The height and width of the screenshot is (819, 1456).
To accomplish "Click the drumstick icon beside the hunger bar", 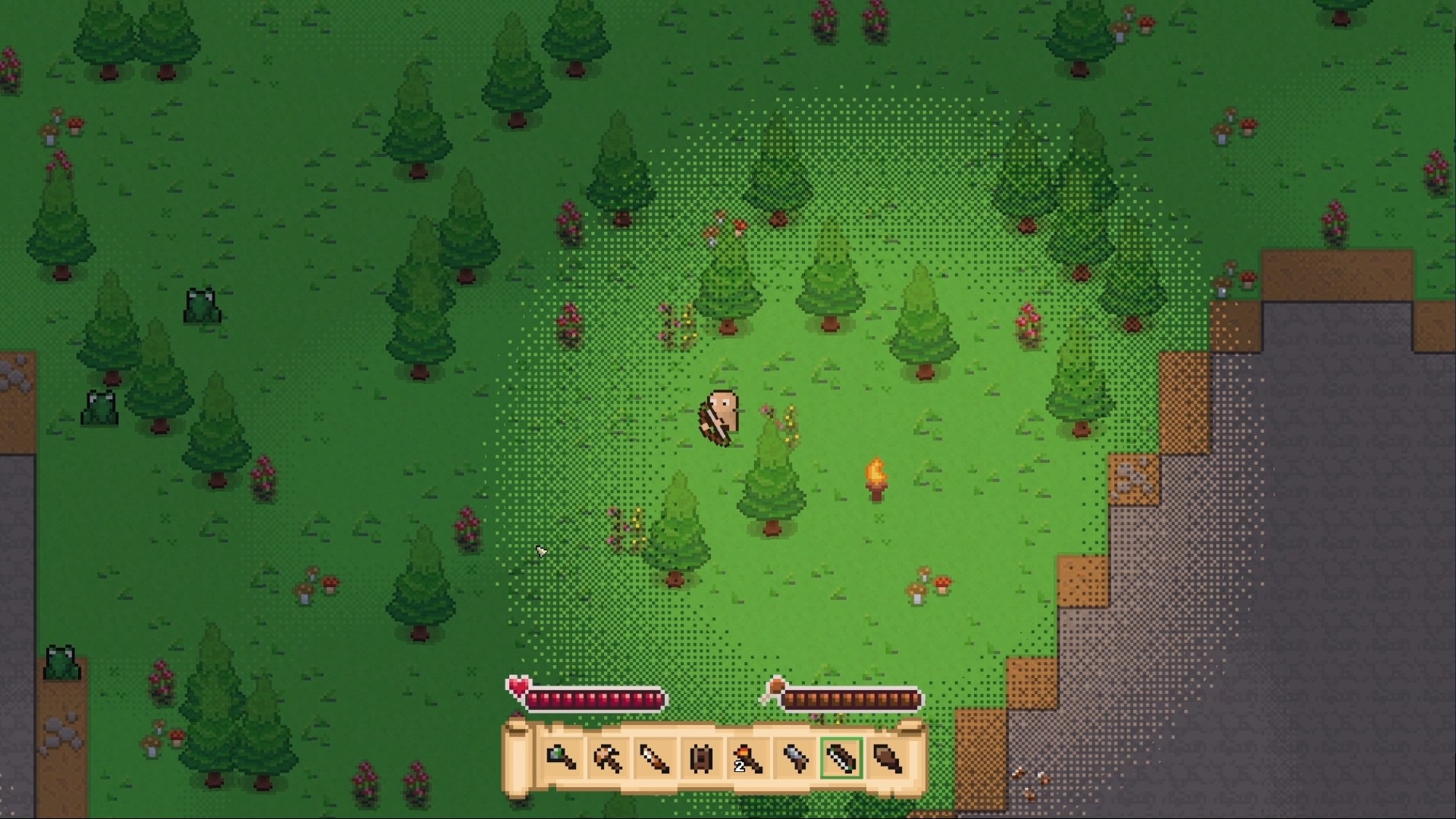I will pyautogui.click(x=775, y=687).
